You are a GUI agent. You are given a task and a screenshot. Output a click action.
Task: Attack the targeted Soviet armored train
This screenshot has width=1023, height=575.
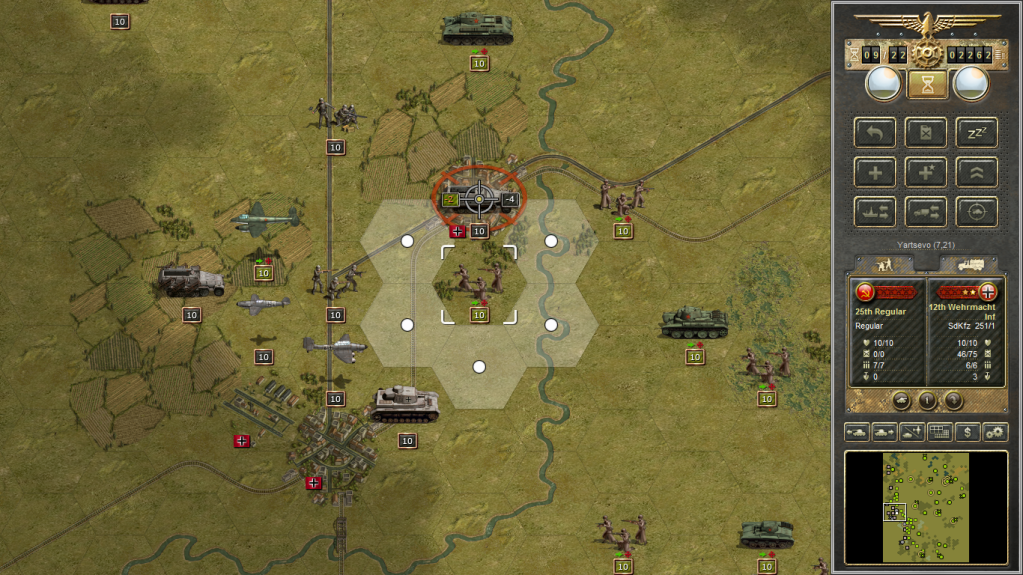coord(479,199)
